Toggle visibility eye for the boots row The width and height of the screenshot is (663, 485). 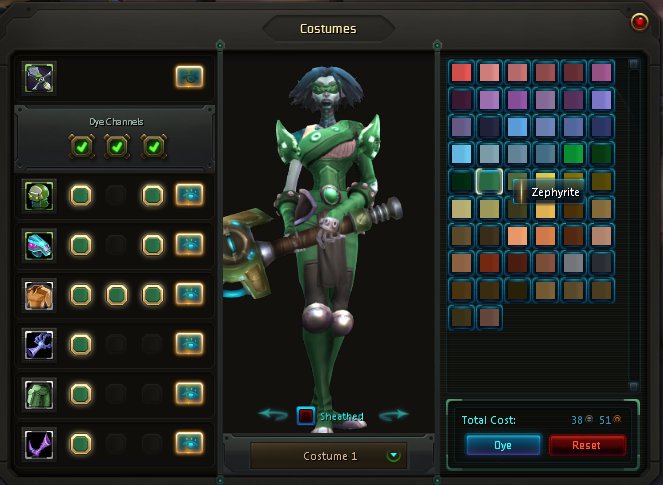click(189, 441)
